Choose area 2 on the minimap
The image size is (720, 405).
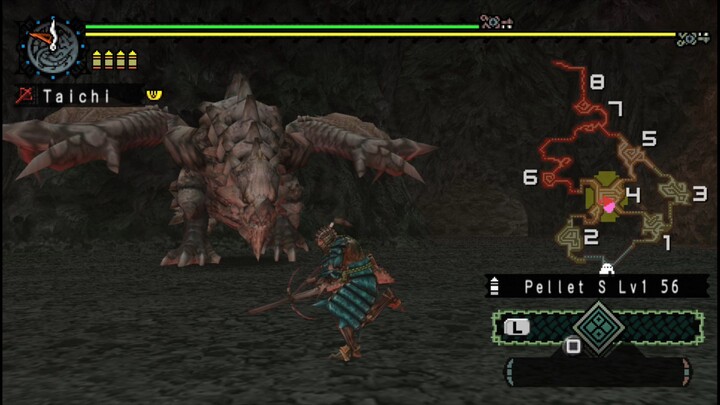tap(591, 237)
